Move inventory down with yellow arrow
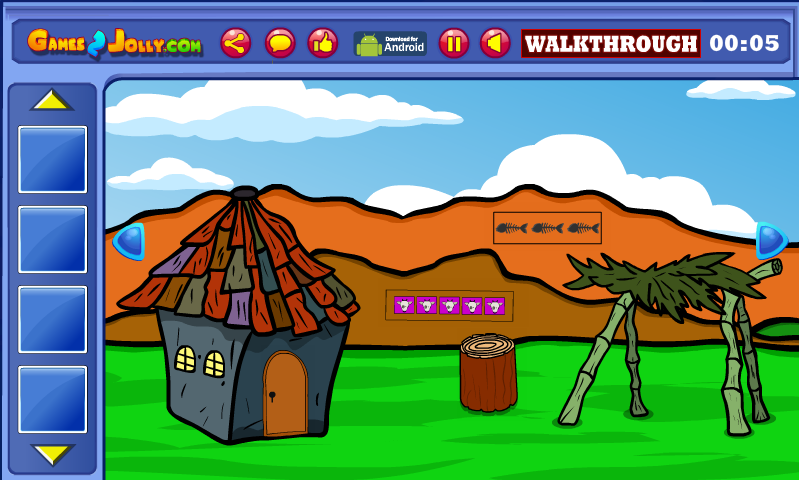Viewport: 799px width, 480px height. coord(52,454)
